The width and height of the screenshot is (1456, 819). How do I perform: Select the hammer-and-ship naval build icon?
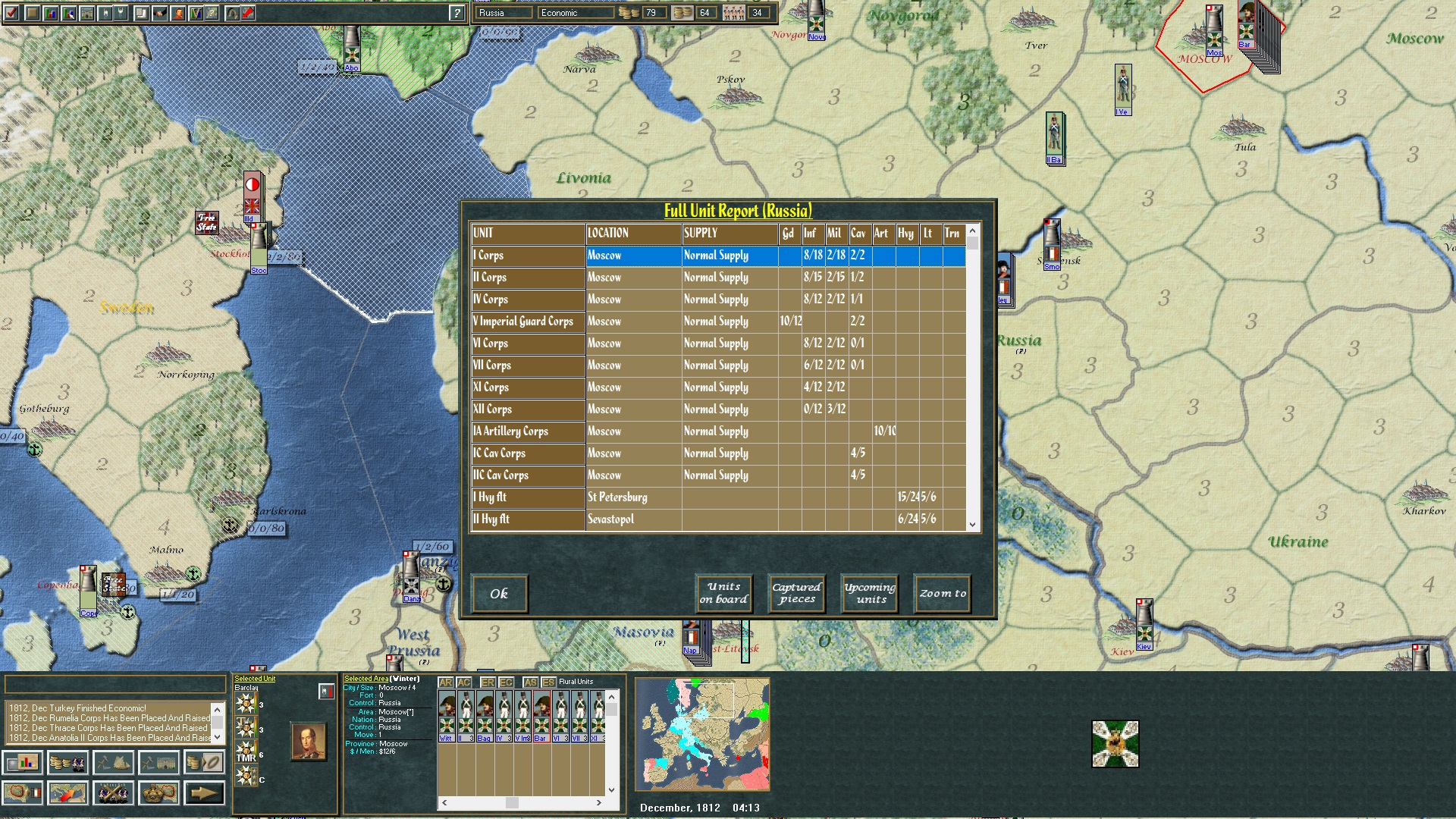click(x=114, y=762)
